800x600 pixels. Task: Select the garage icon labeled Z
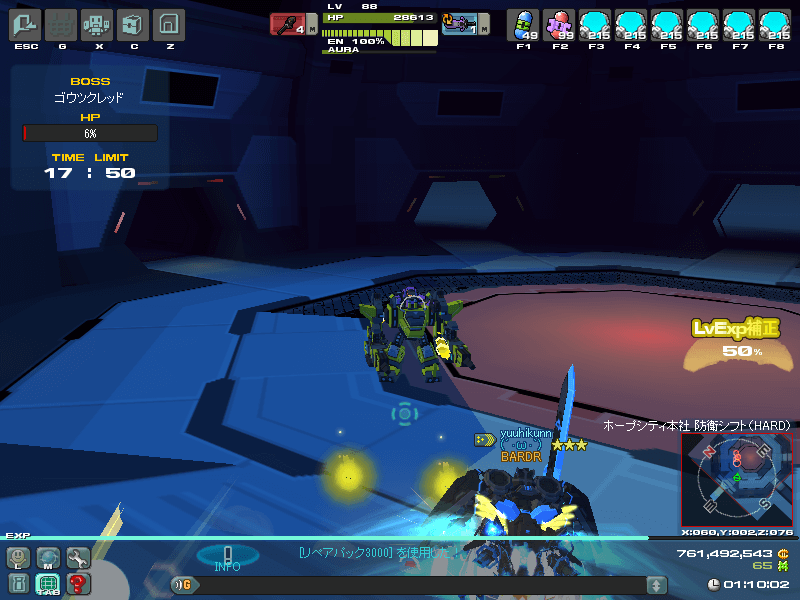170,24
